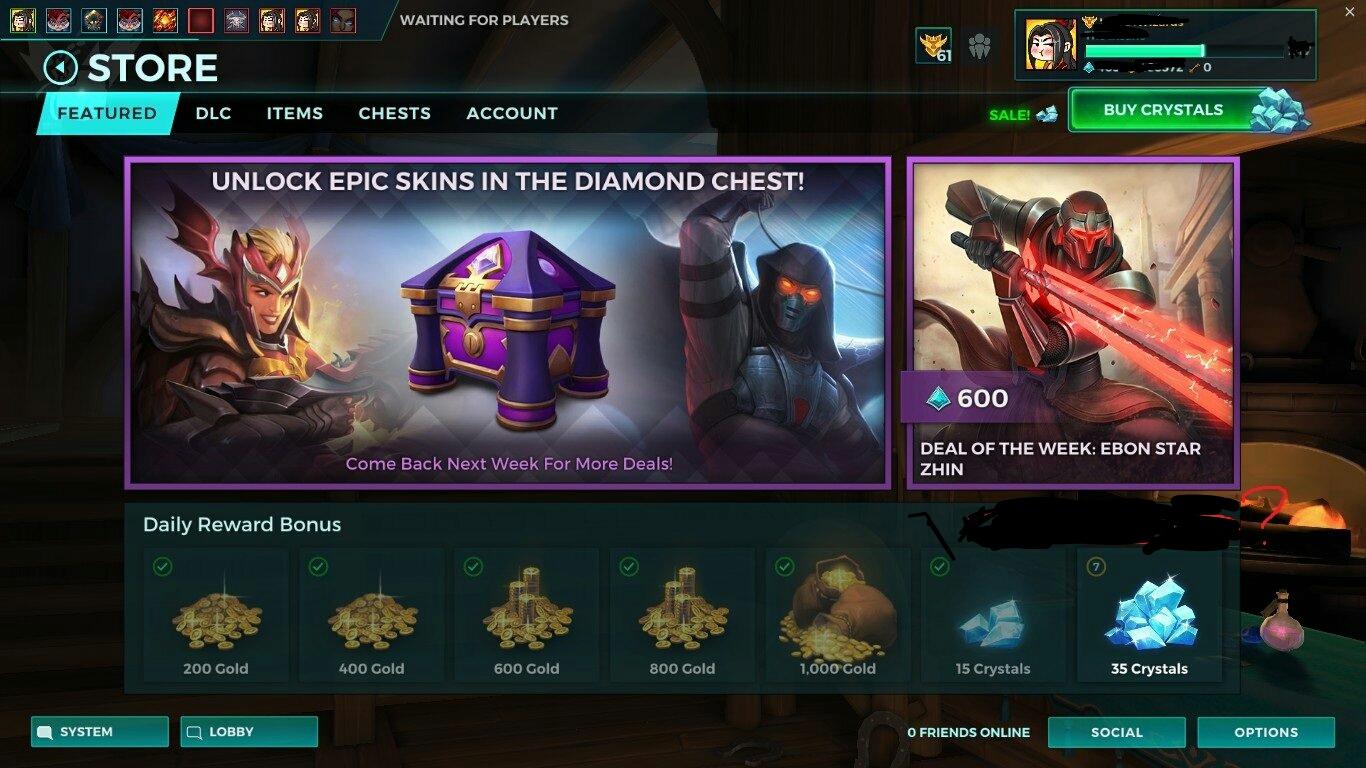Viewport: 1366px width, 768px height.
Task: Open the OPTIONS button
Action: (x=1266, y=732)
